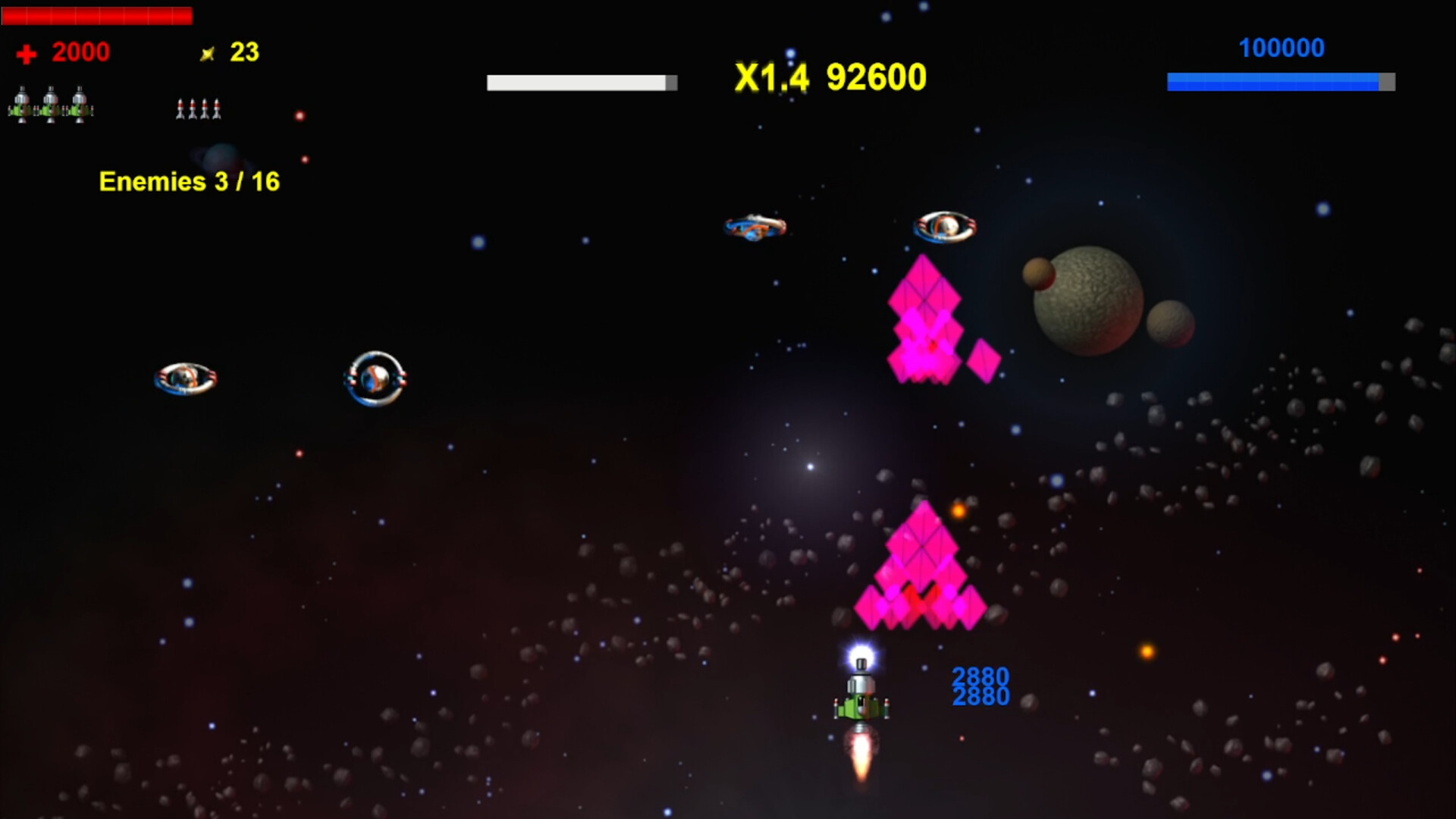Screen dimensions: 1456x819
Task: Click the white weapon charge bar
Action: coord(580,82)
